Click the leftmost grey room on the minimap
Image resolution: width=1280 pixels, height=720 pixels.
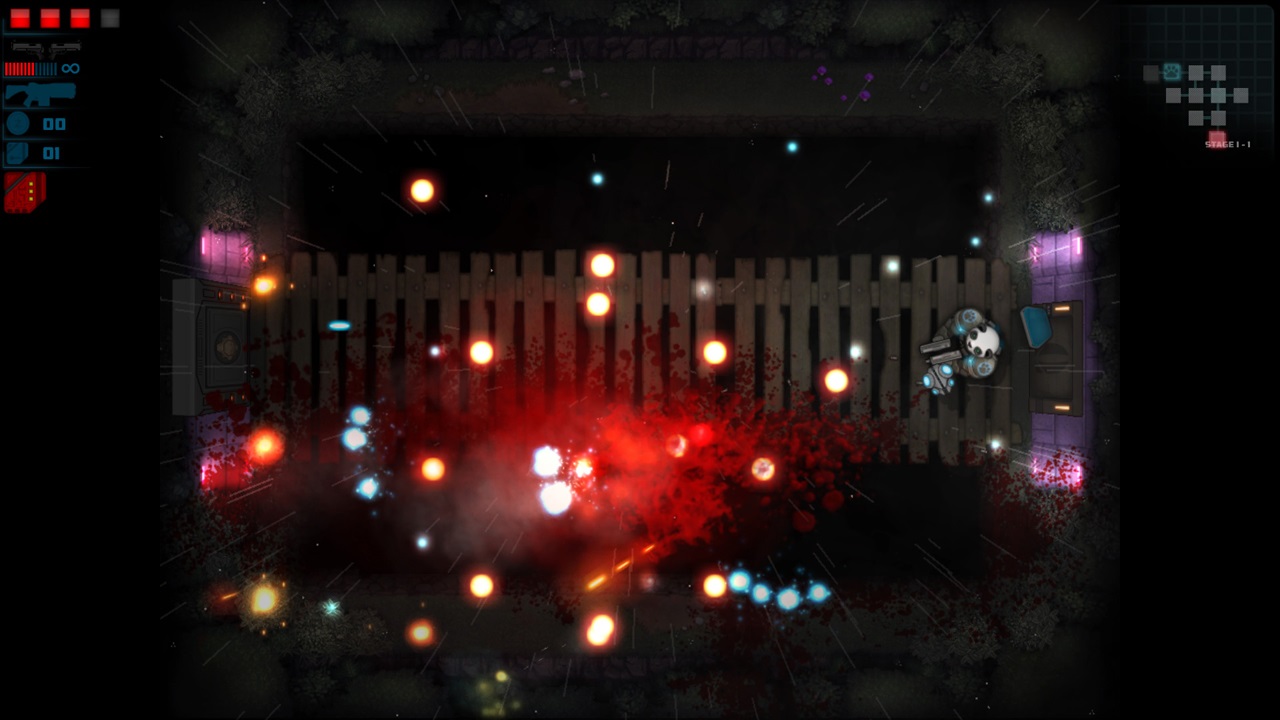[x=1150, y=73]
